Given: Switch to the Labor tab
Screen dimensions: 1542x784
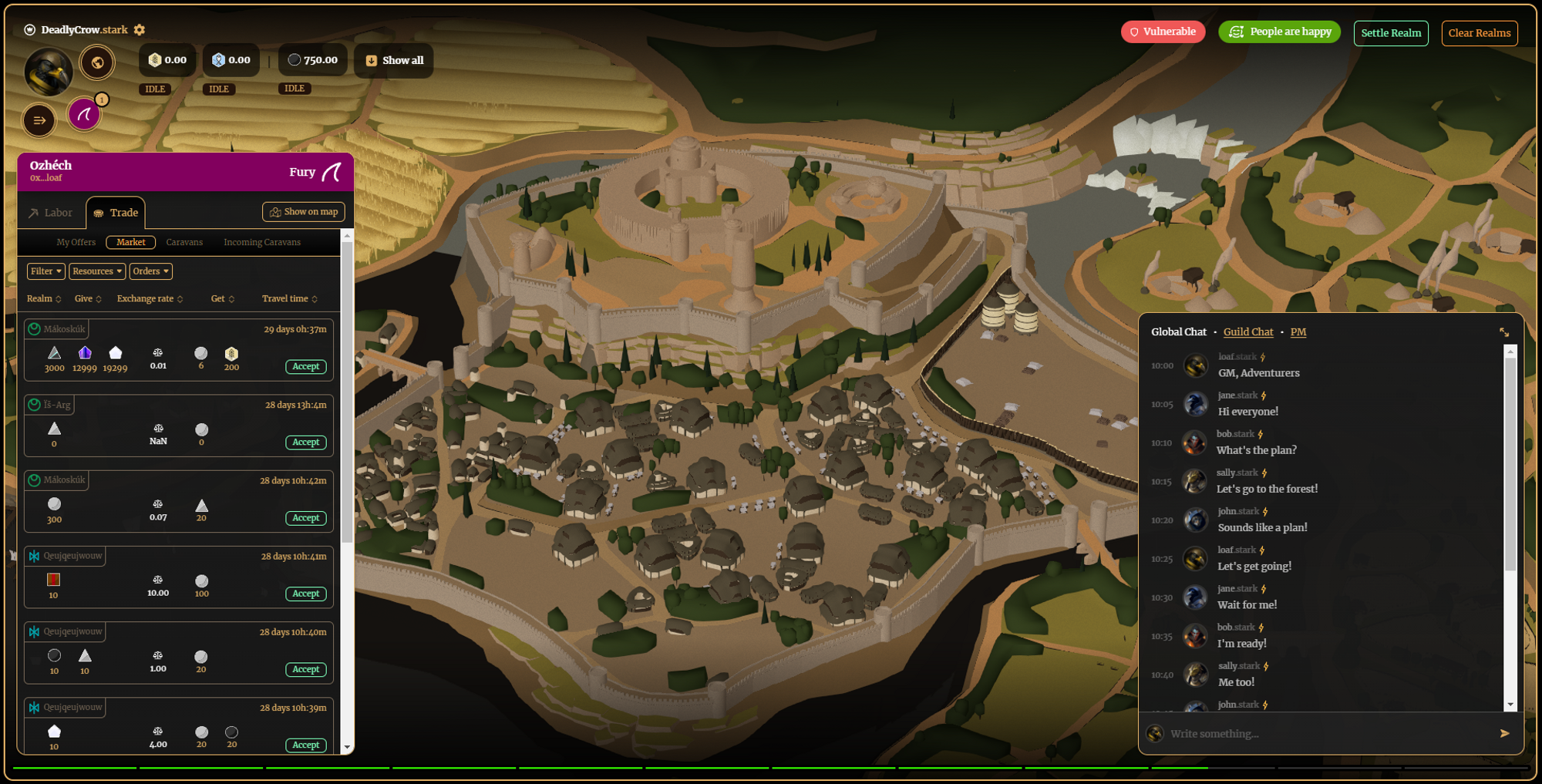Looking at the screenshot, I should [x=51, y=213].
